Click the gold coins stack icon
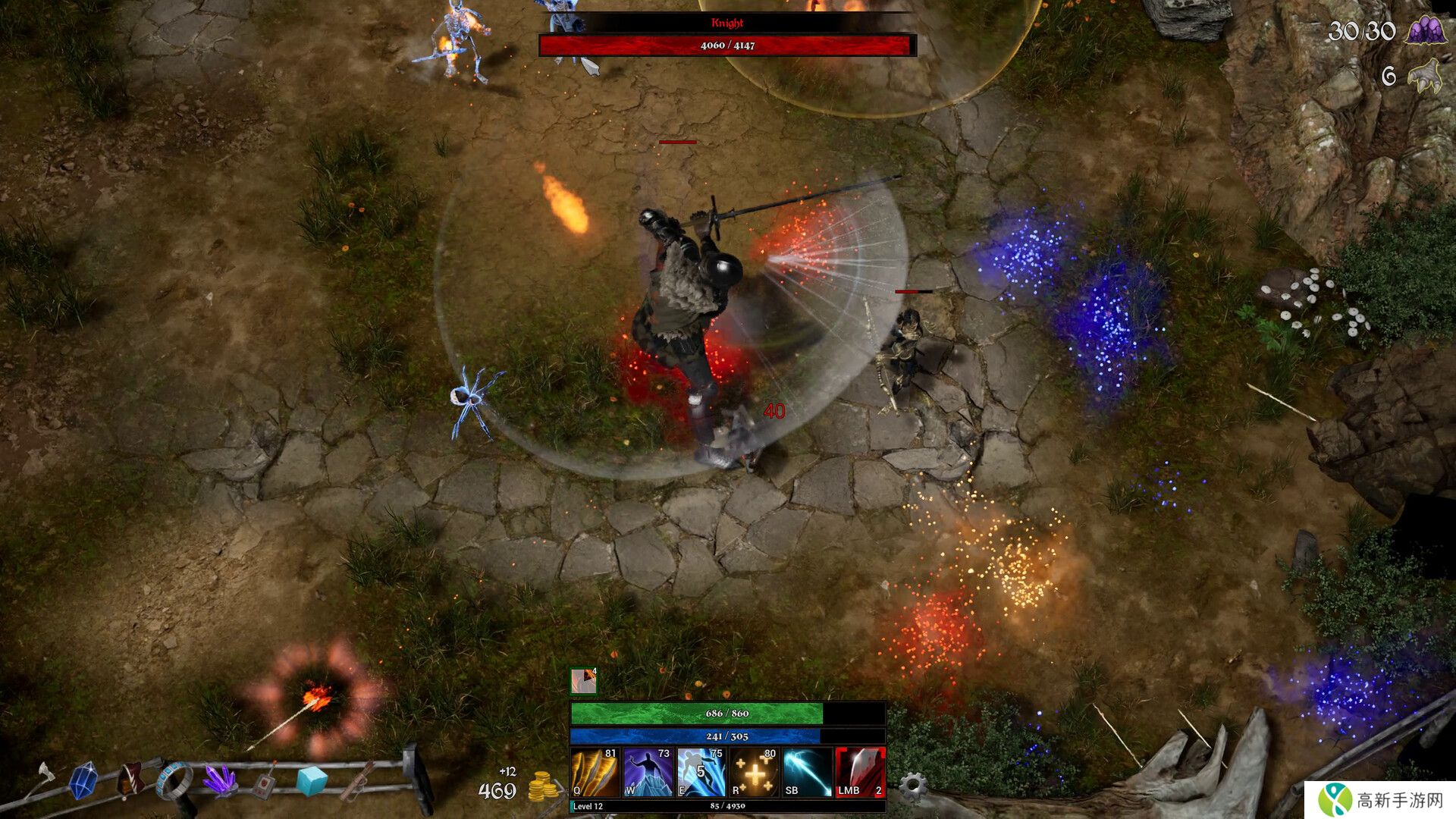This screenshot has height=819, width=1456. pos(542,787)
